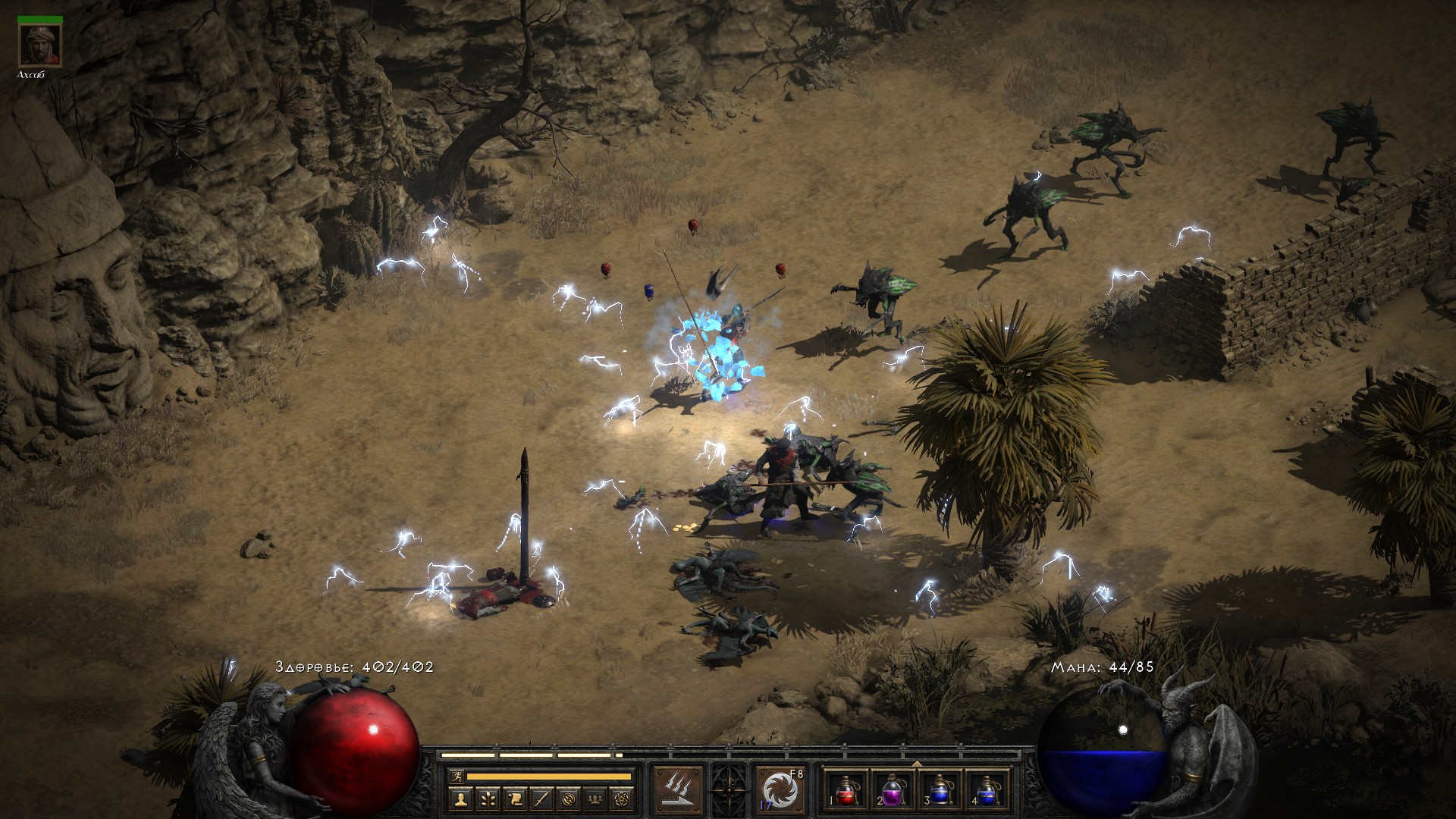Use the red healing potion in belt slot 1
The height and width of the screenshot is (819, 1456).
click(x=846, y=789)
